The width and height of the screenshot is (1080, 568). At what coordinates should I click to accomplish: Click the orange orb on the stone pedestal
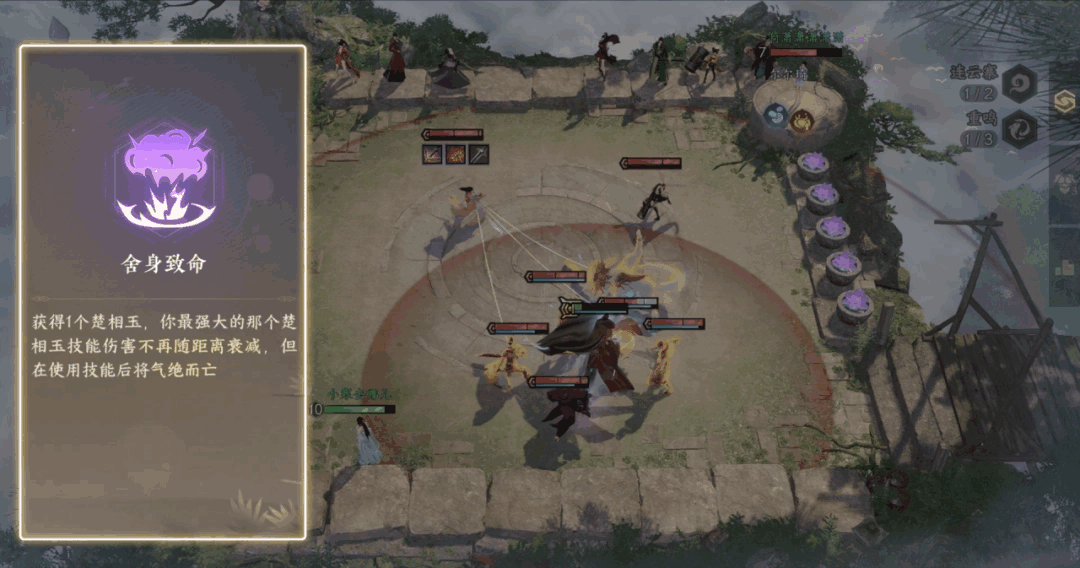pyautogui.click(x=802, y=121)
